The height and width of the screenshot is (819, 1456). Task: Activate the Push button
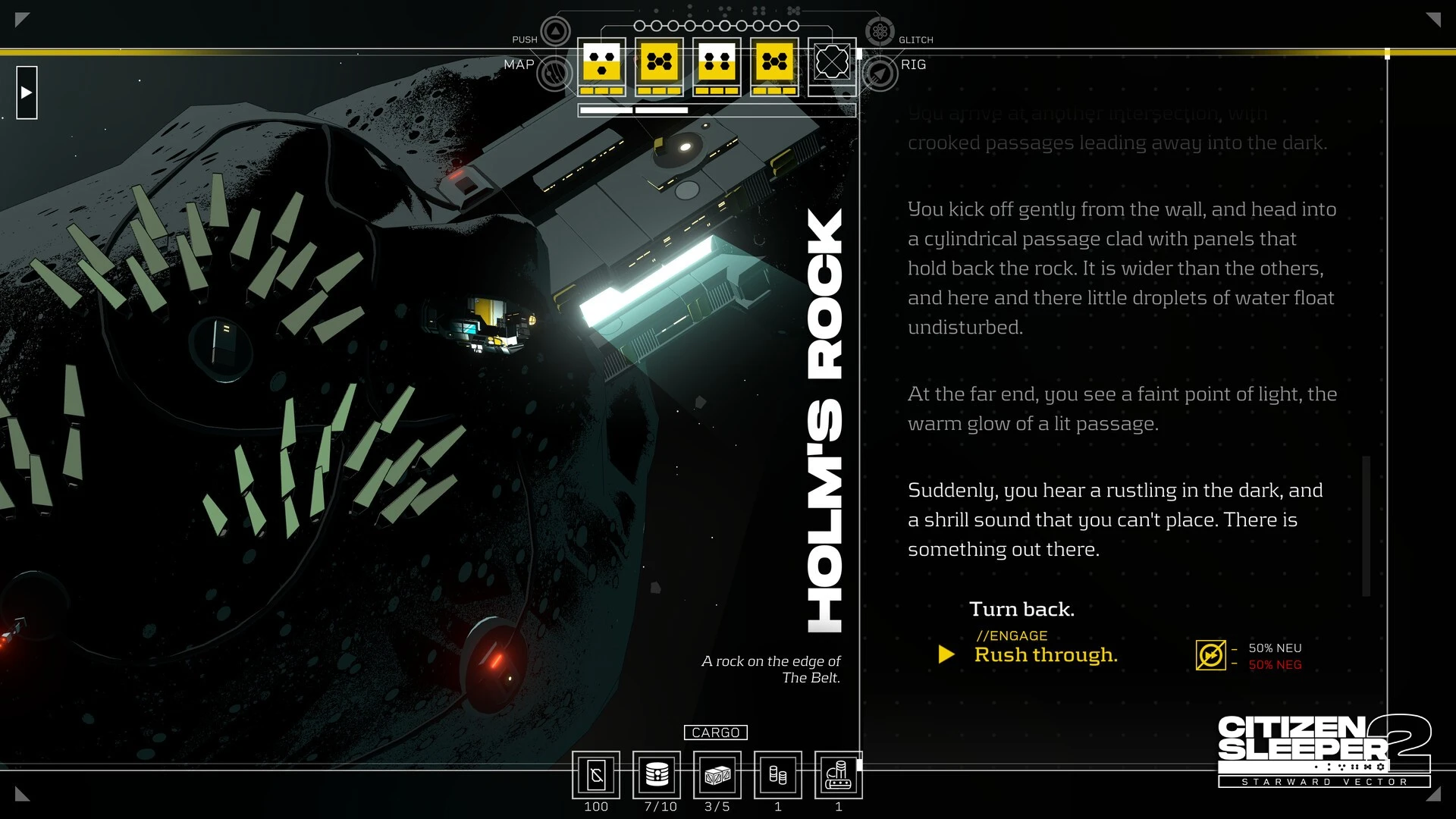[x=556, y=32]
